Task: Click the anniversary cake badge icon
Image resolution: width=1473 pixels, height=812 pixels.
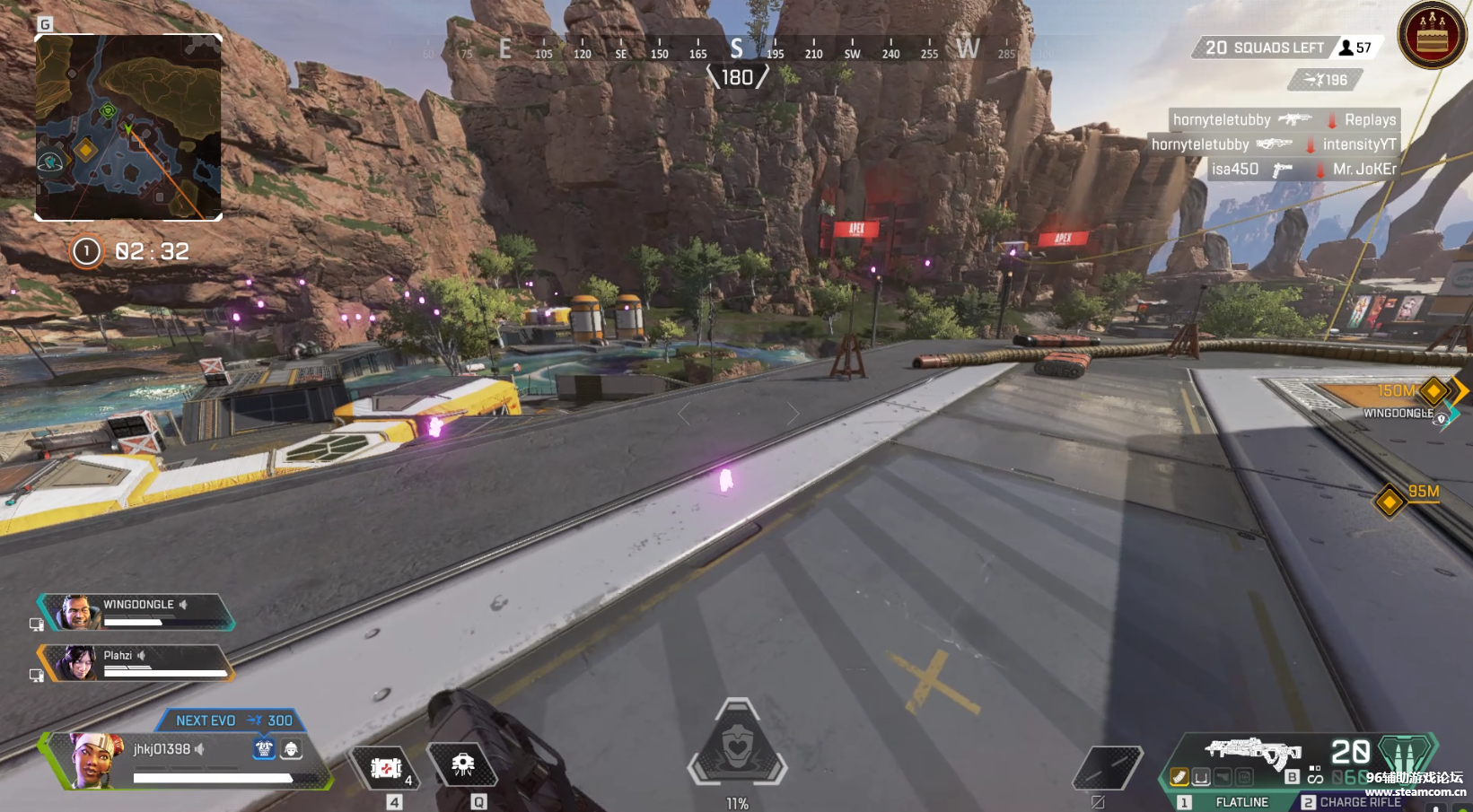Action: [x=1432, y=36]
